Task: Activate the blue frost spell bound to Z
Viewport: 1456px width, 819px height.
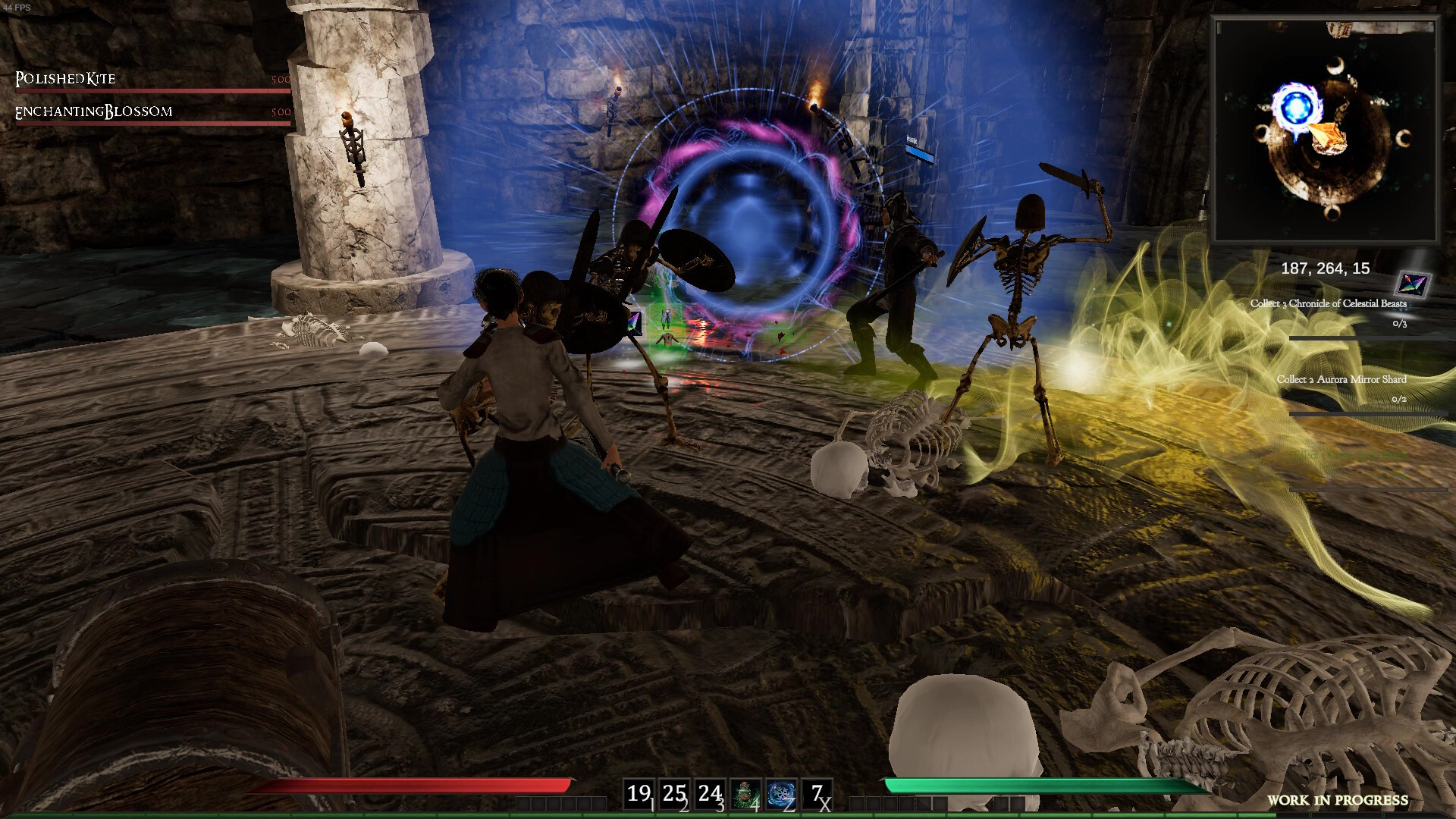Action: [780, 792]
